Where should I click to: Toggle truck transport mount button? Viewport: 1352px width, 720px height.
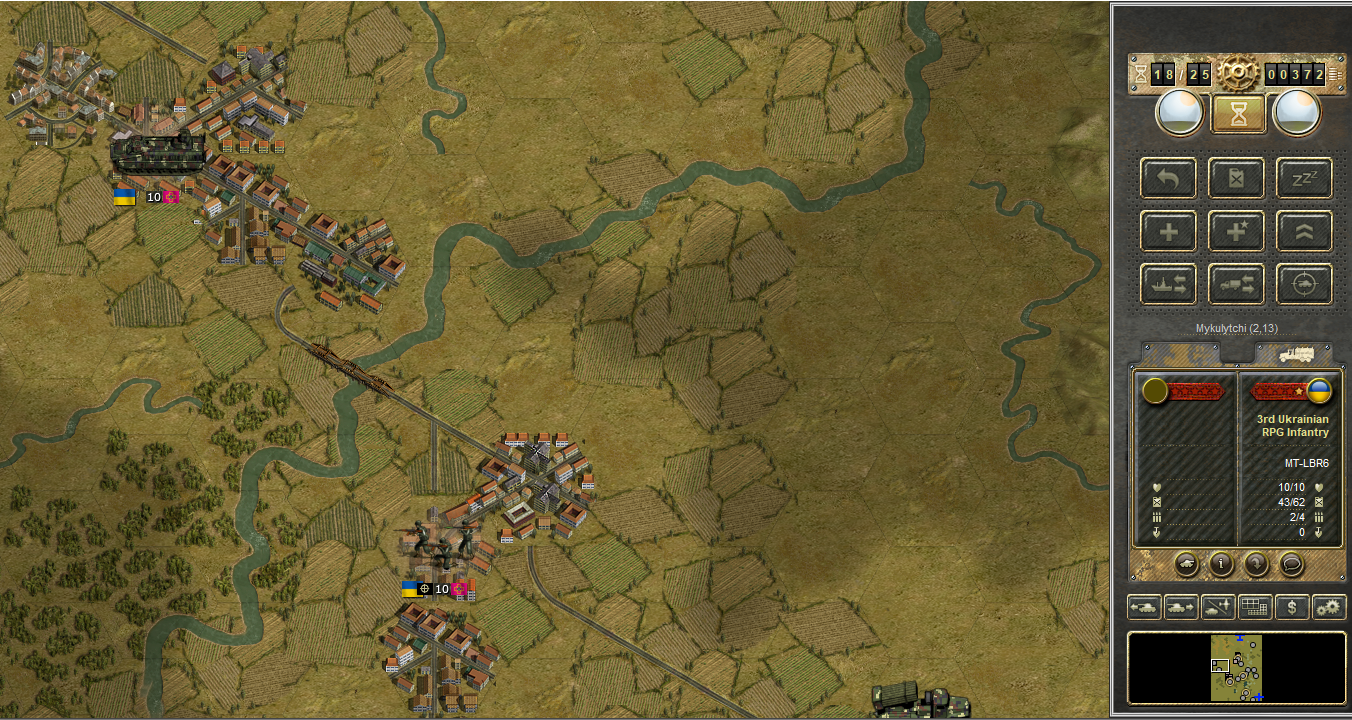(x=1236, y=285)
